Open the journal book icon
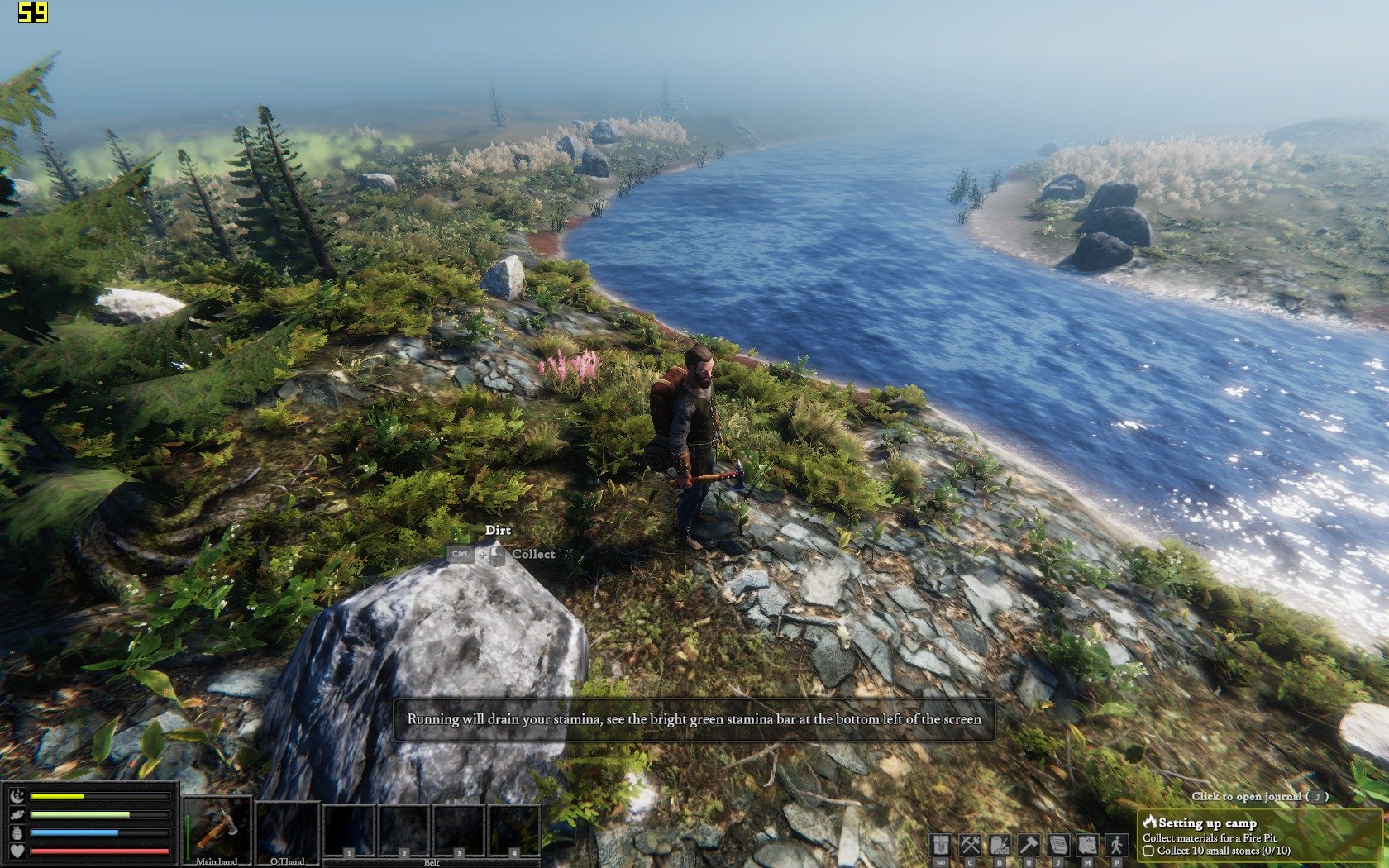 [1058, 845]
